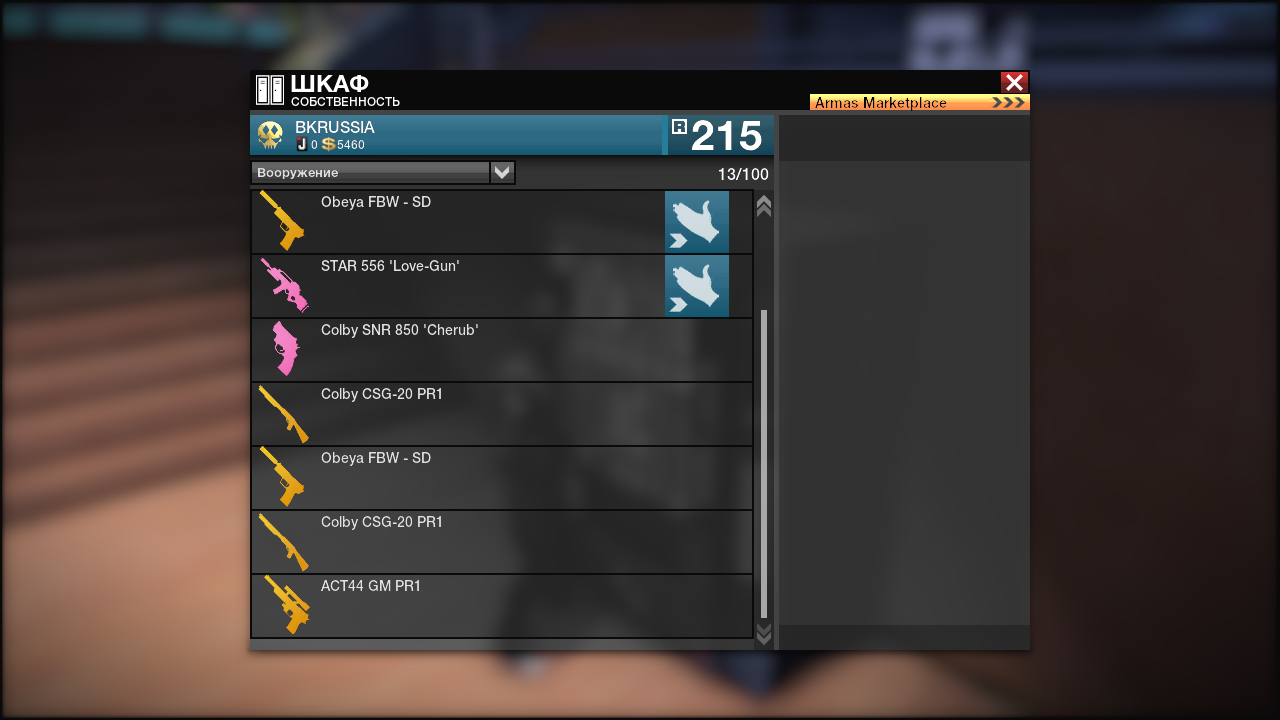
Task: Select the STAR 556 'Love-Gun' row
Action: coord(455,286)
